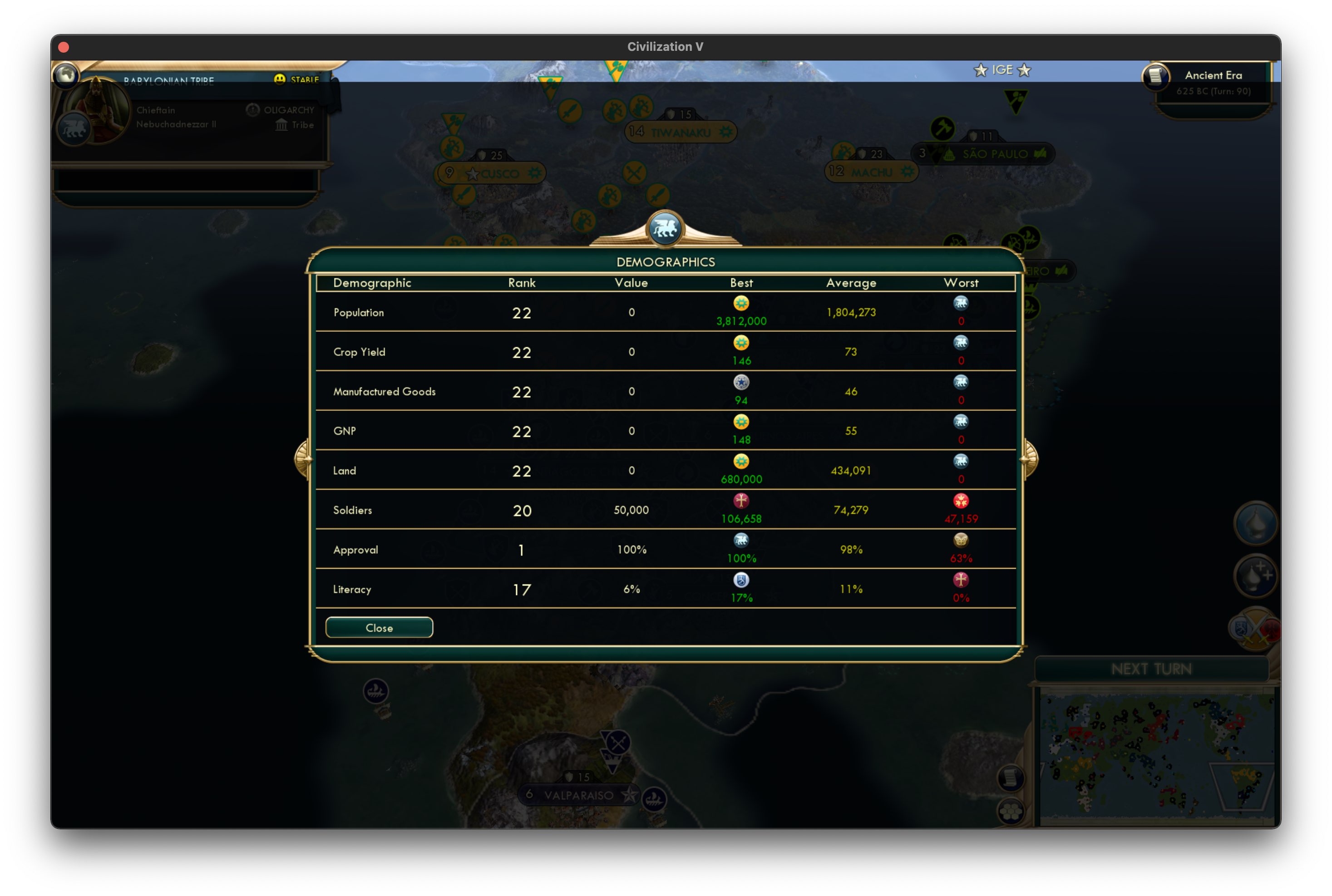Click the Oligarchy government icon
Viewport: 1332px width, 896px height.
click(252, 110)
